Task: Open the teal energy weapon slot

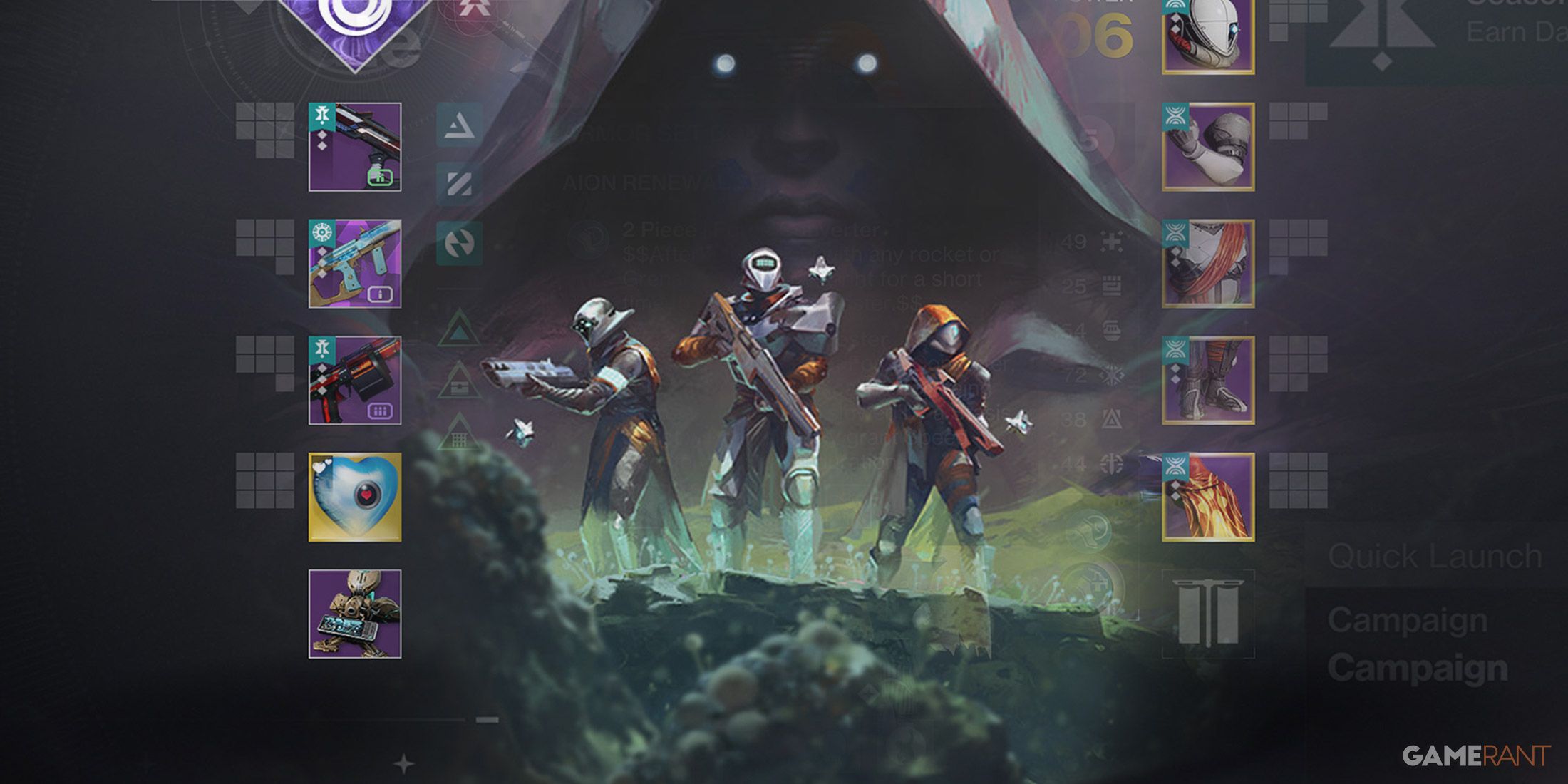Action: pyautogui.click(x=354, y=264)
